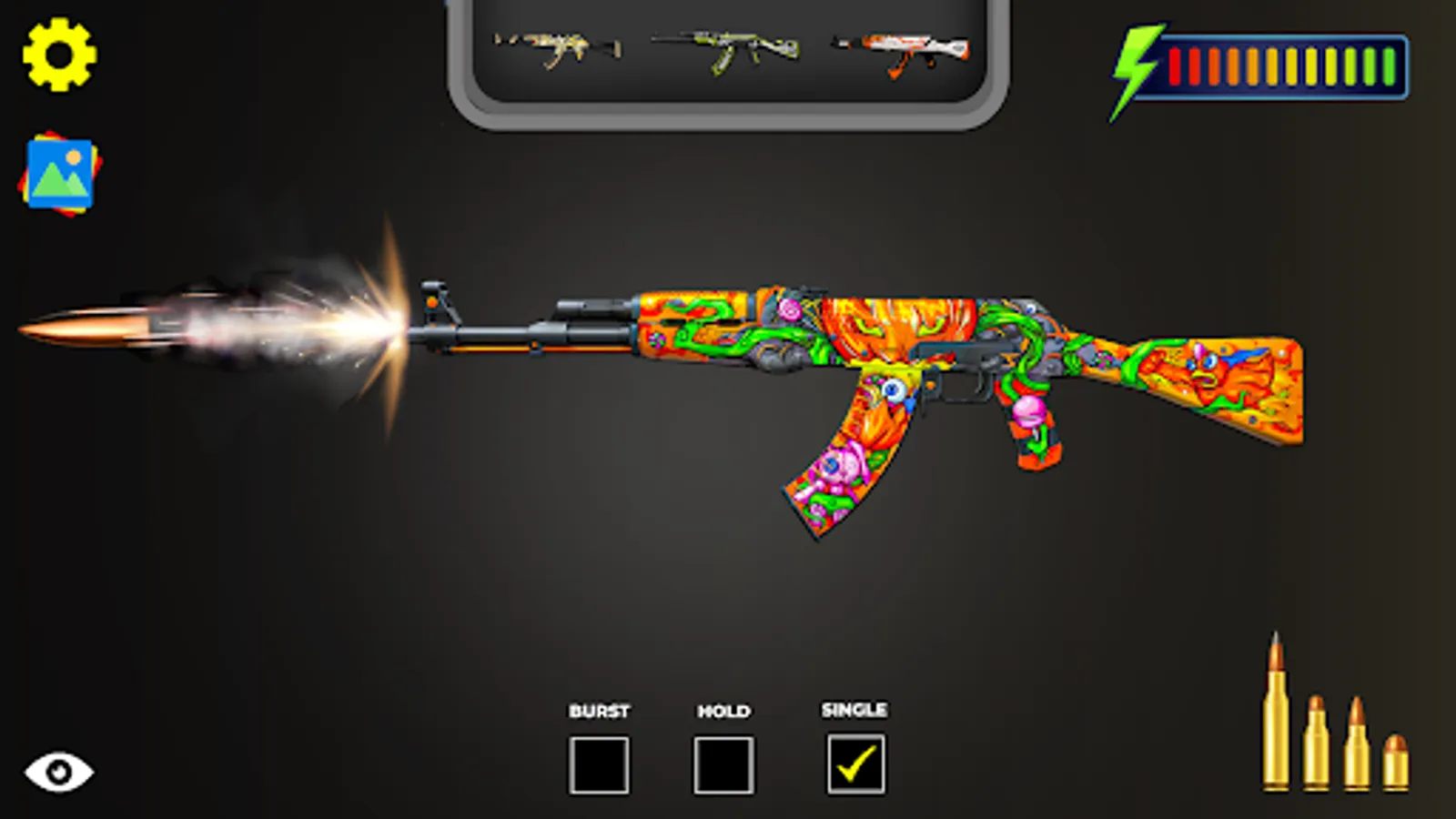Click the eye icon at bottom left
This screenshot has width=1456, height=819.
tap(58, 770)
